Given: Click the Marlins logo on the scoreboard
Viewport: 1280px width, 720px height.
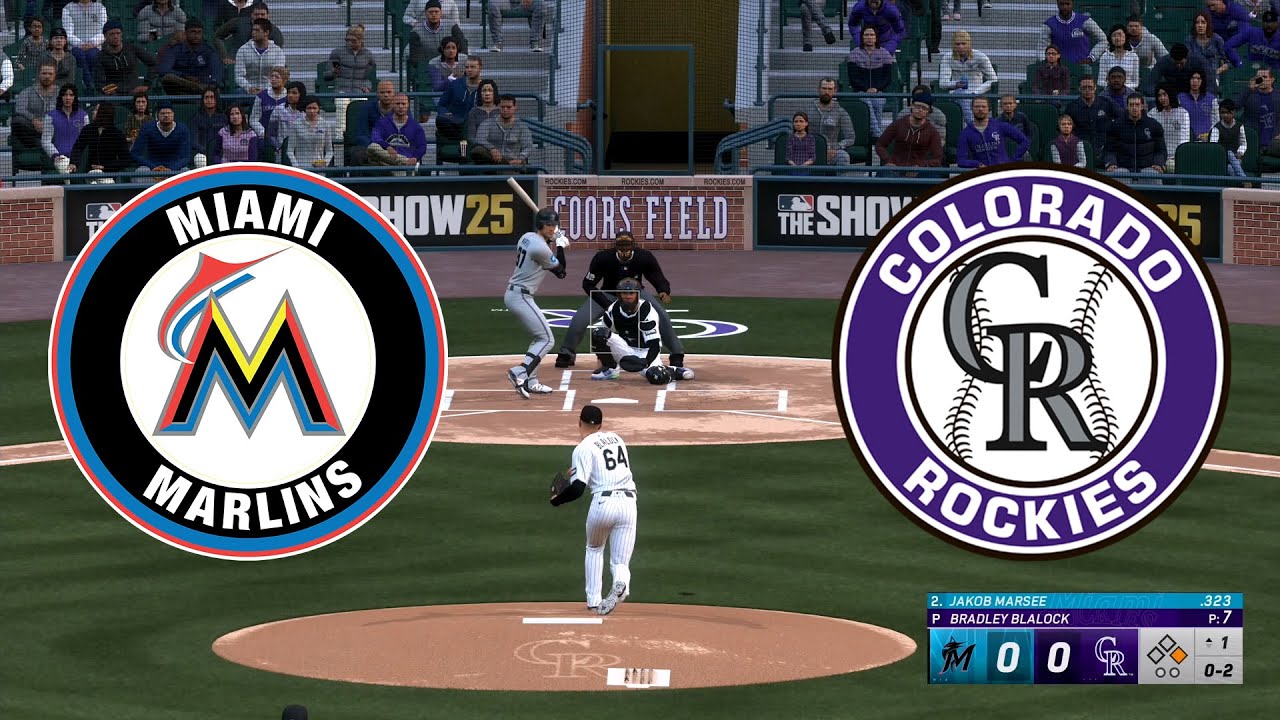Looking at the screenshot, I should [x=955, y=656].
